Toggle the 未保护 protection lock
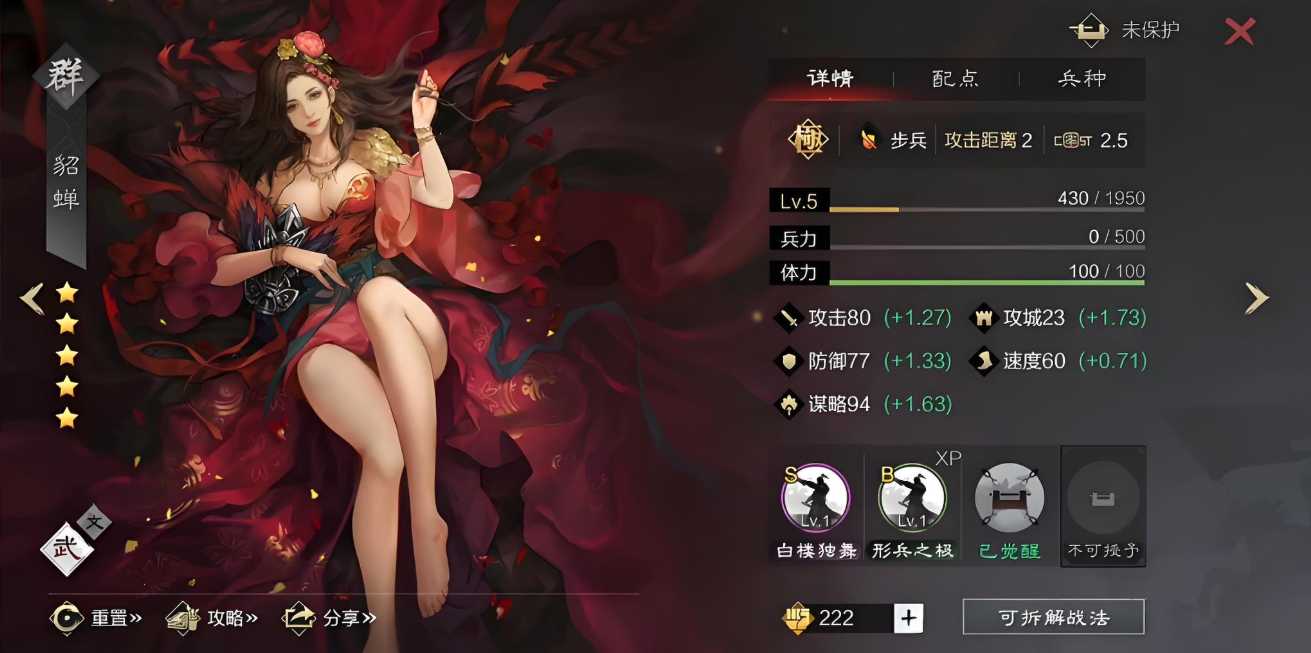 pos(1126,30)
